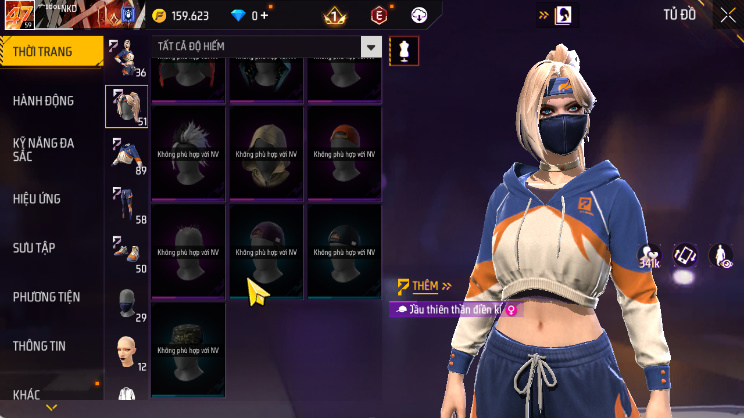Select the face mask category with count 29
This screenshot has width=744, height=418.
[127, 304]
